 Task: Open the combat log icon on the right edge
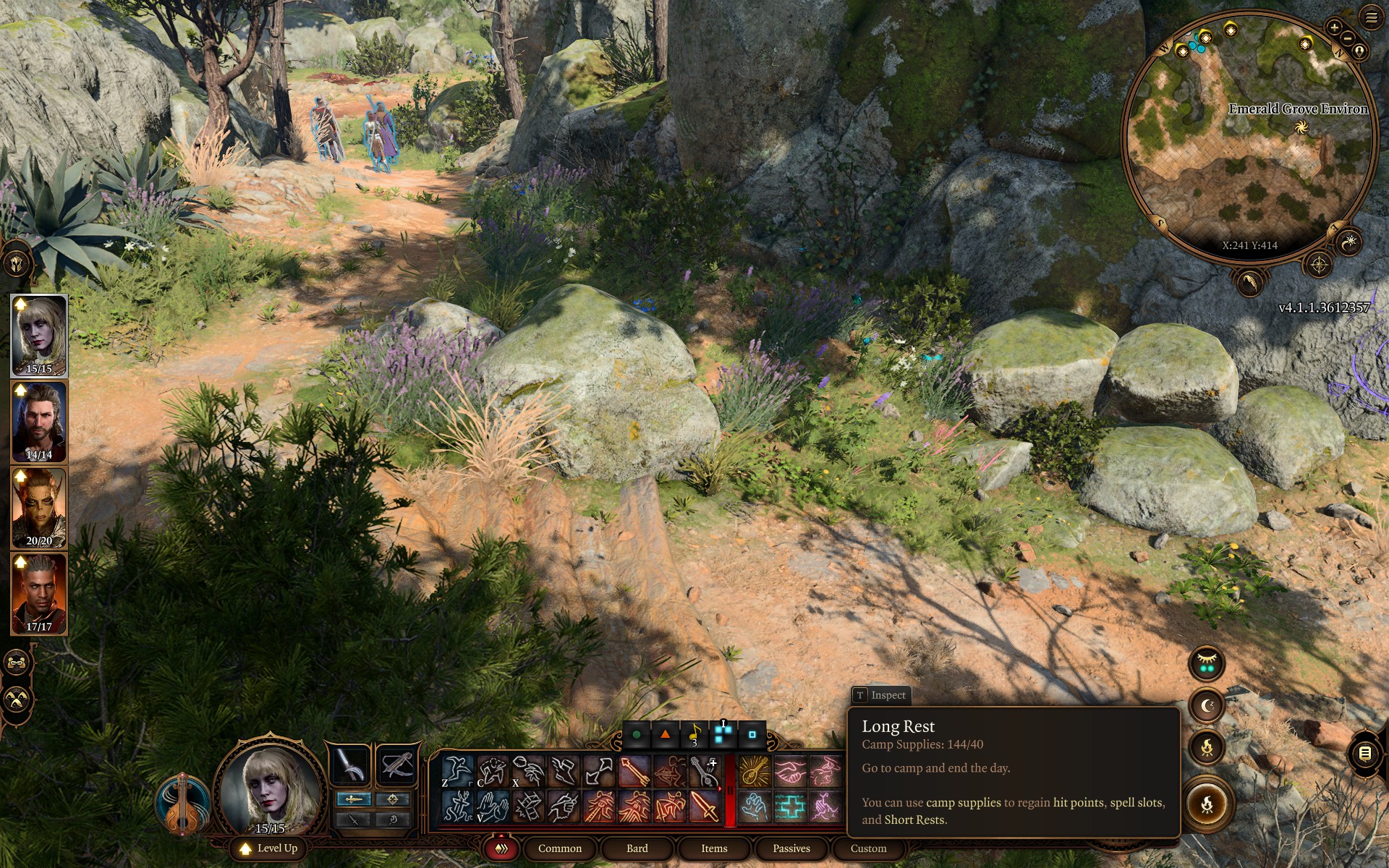pos(1364,753)
